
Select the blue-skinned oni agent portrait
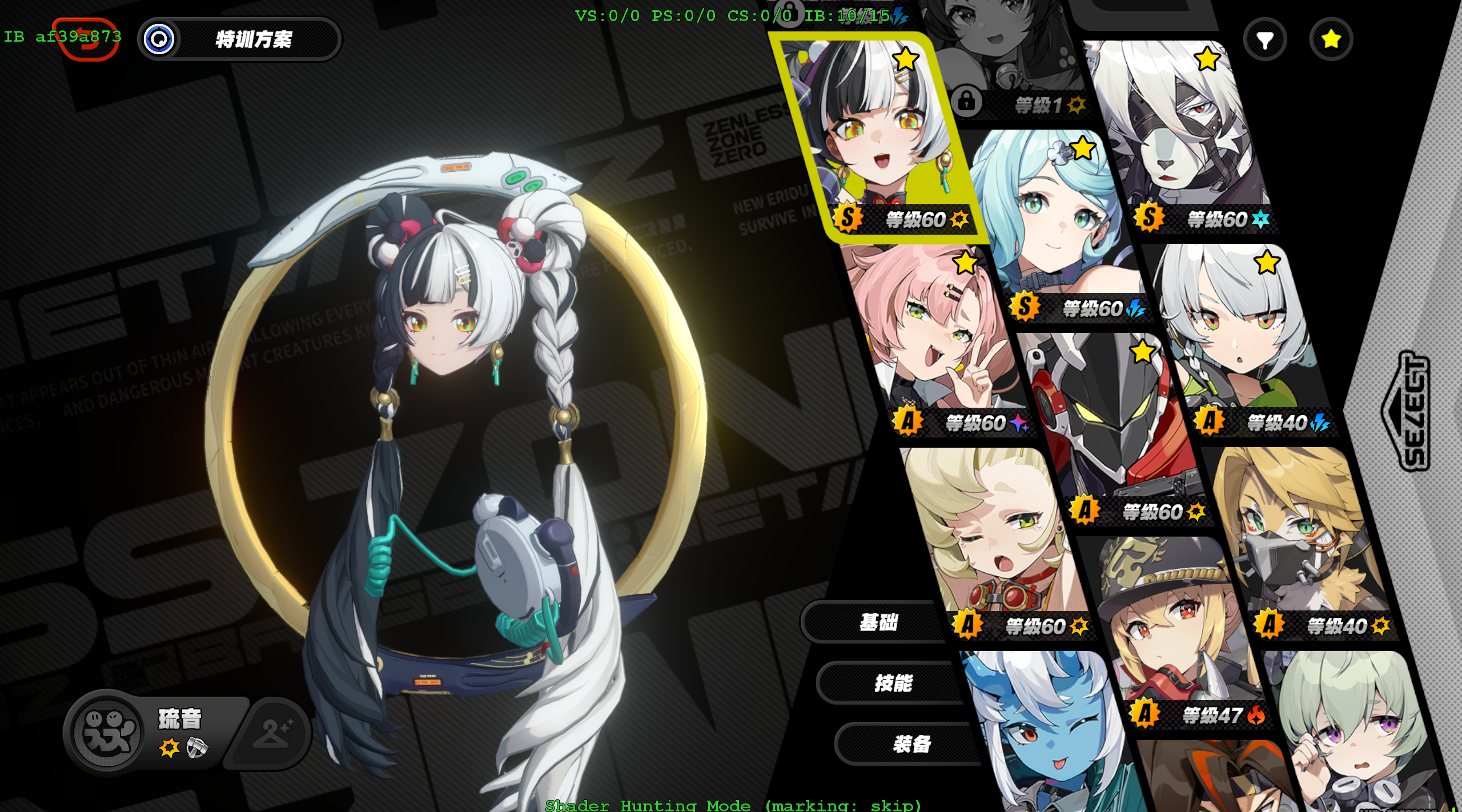1045,737
